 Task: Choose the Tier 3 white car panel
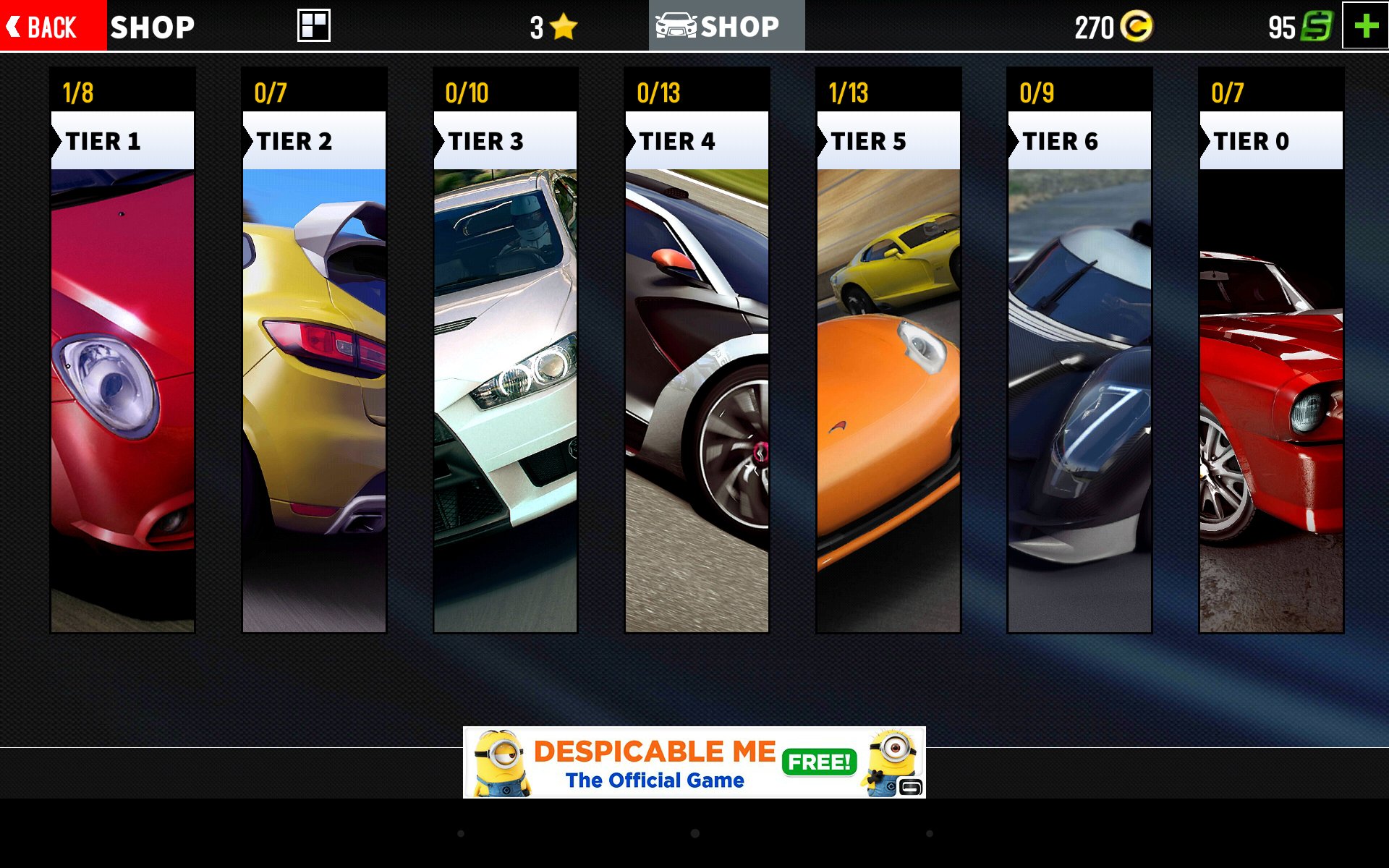pyautogui.click(x=505, y=351)
